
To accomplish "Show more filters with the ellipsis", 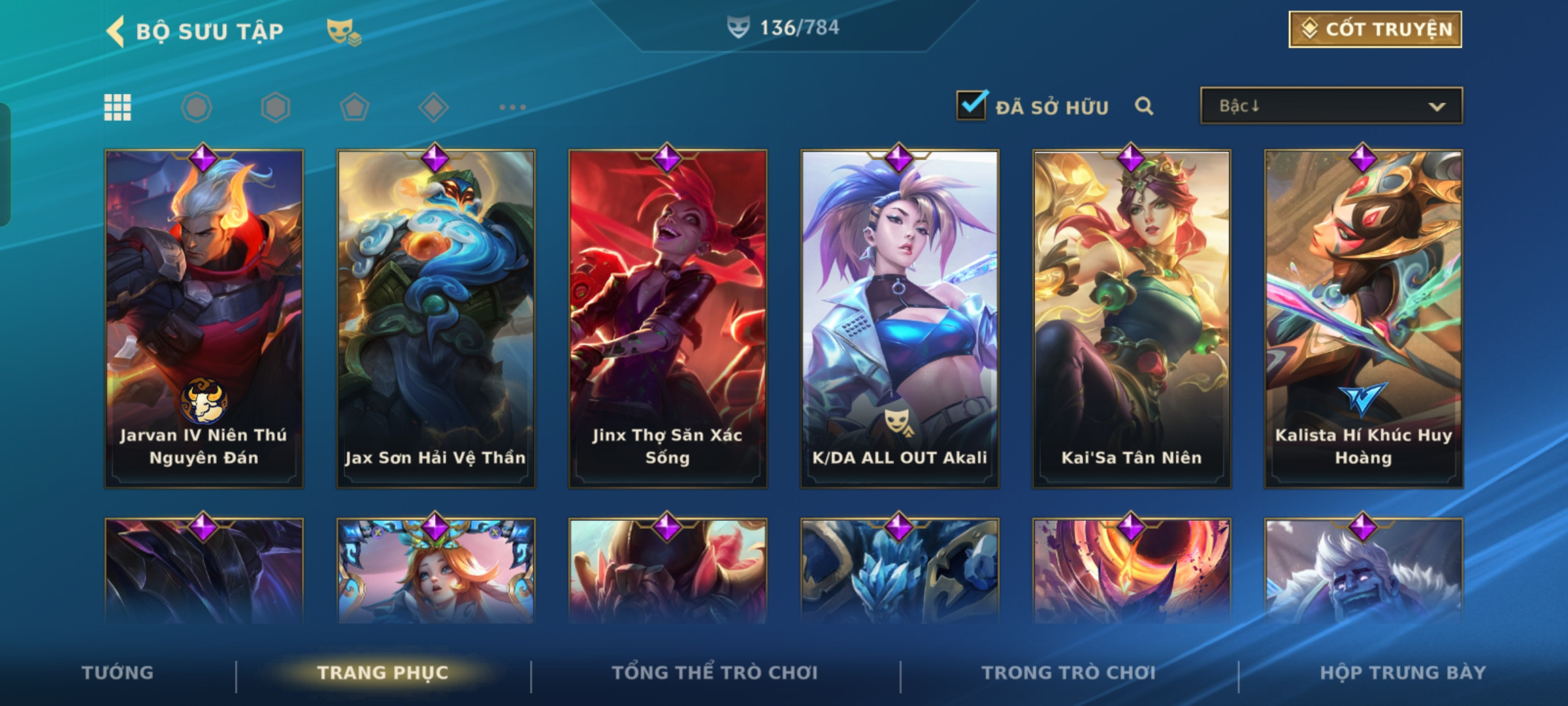I will (x=512, y=107).
